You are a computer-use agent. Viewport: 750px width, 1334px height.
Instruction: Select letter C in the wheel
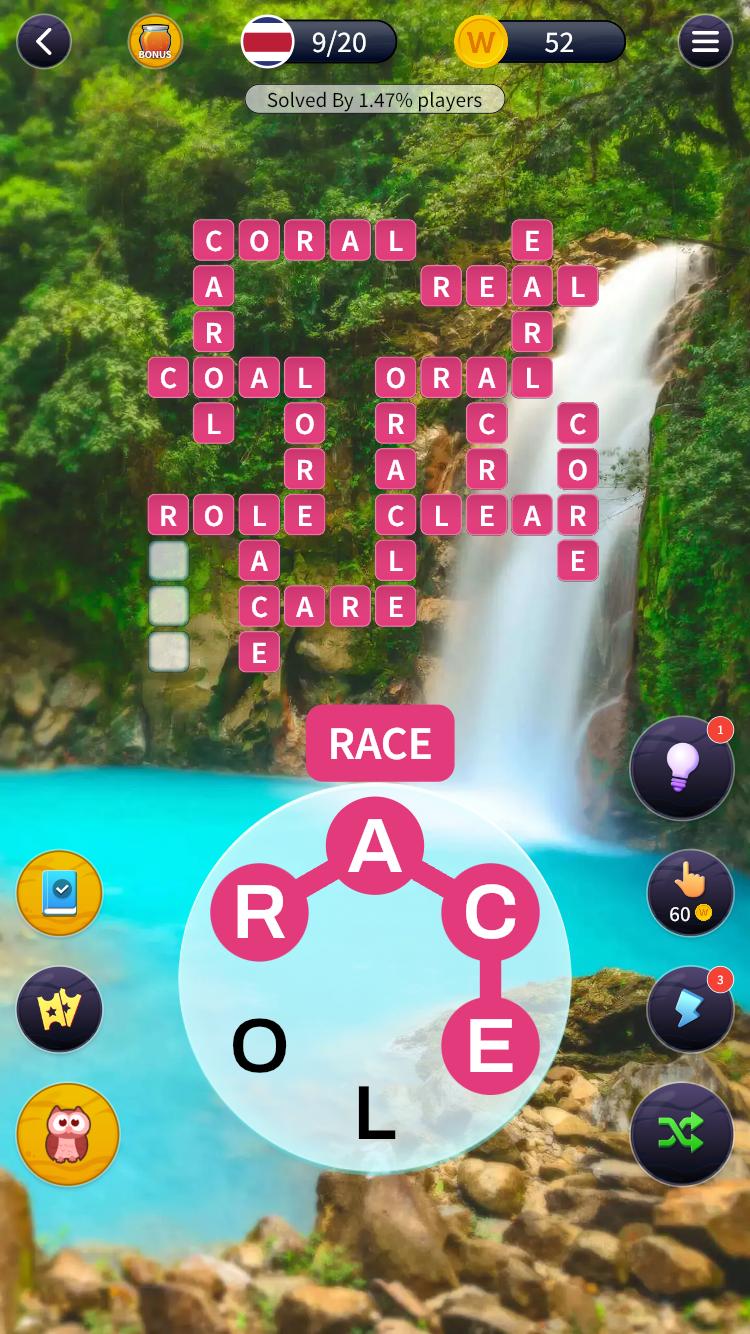(490, 912)
